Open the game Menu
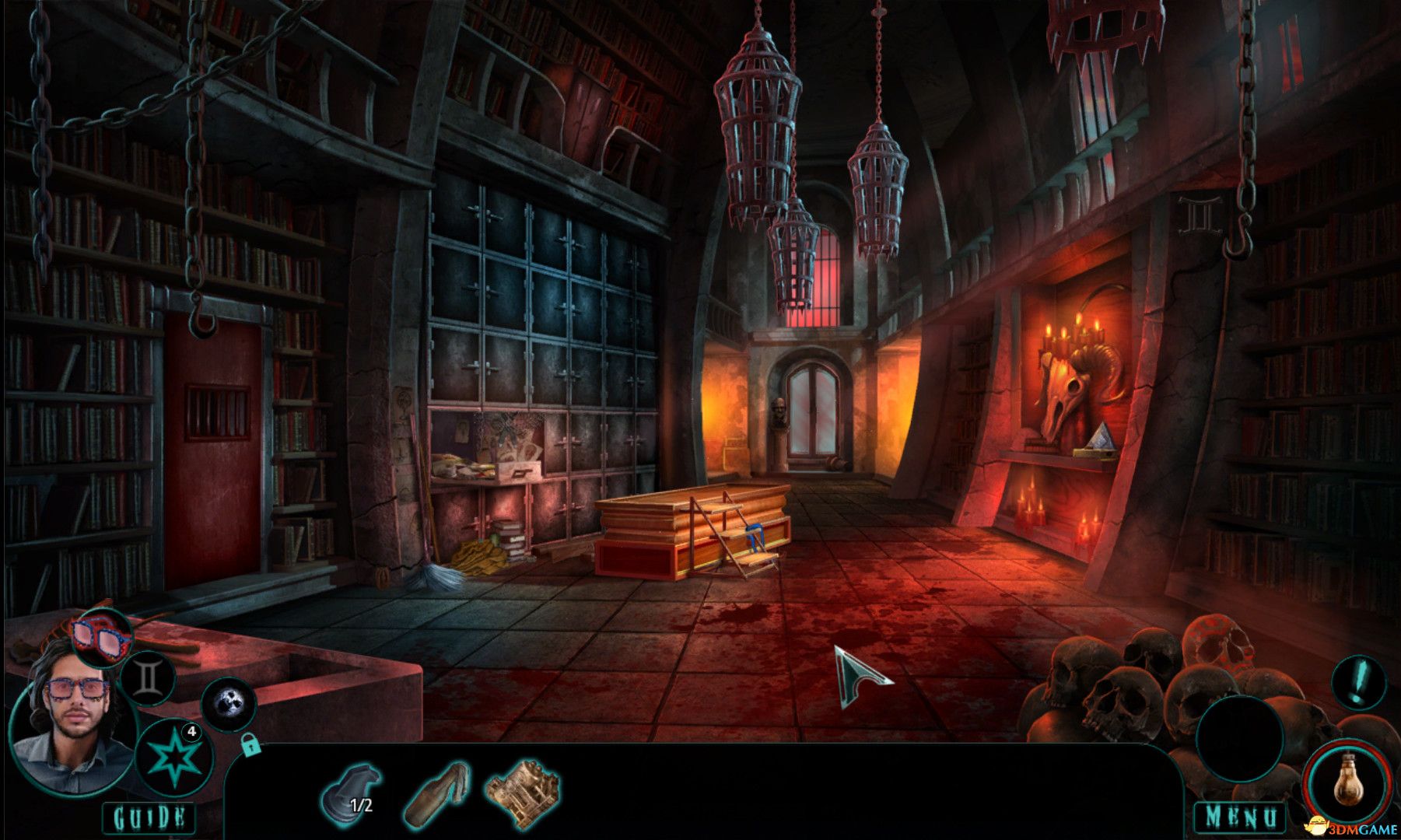This screenshot has height=840, width=1401. [1240, 817]
